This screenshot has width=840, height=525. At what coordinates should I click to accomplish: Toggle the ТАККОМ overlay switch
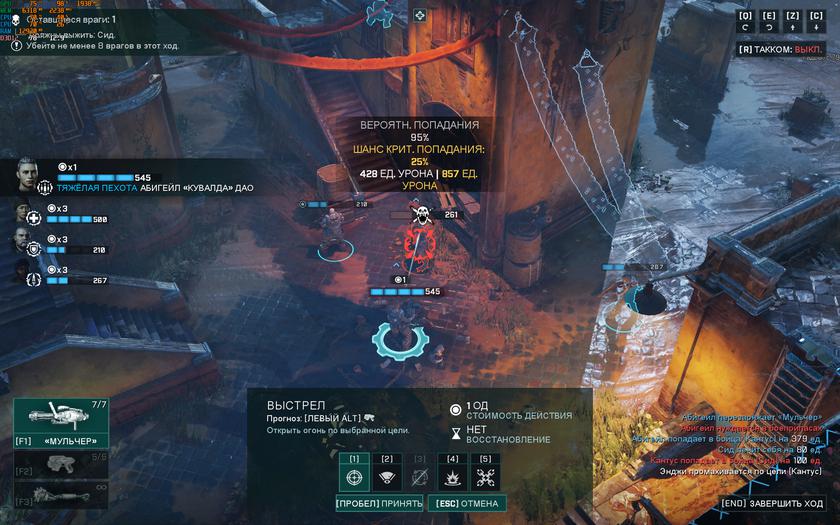780,49
